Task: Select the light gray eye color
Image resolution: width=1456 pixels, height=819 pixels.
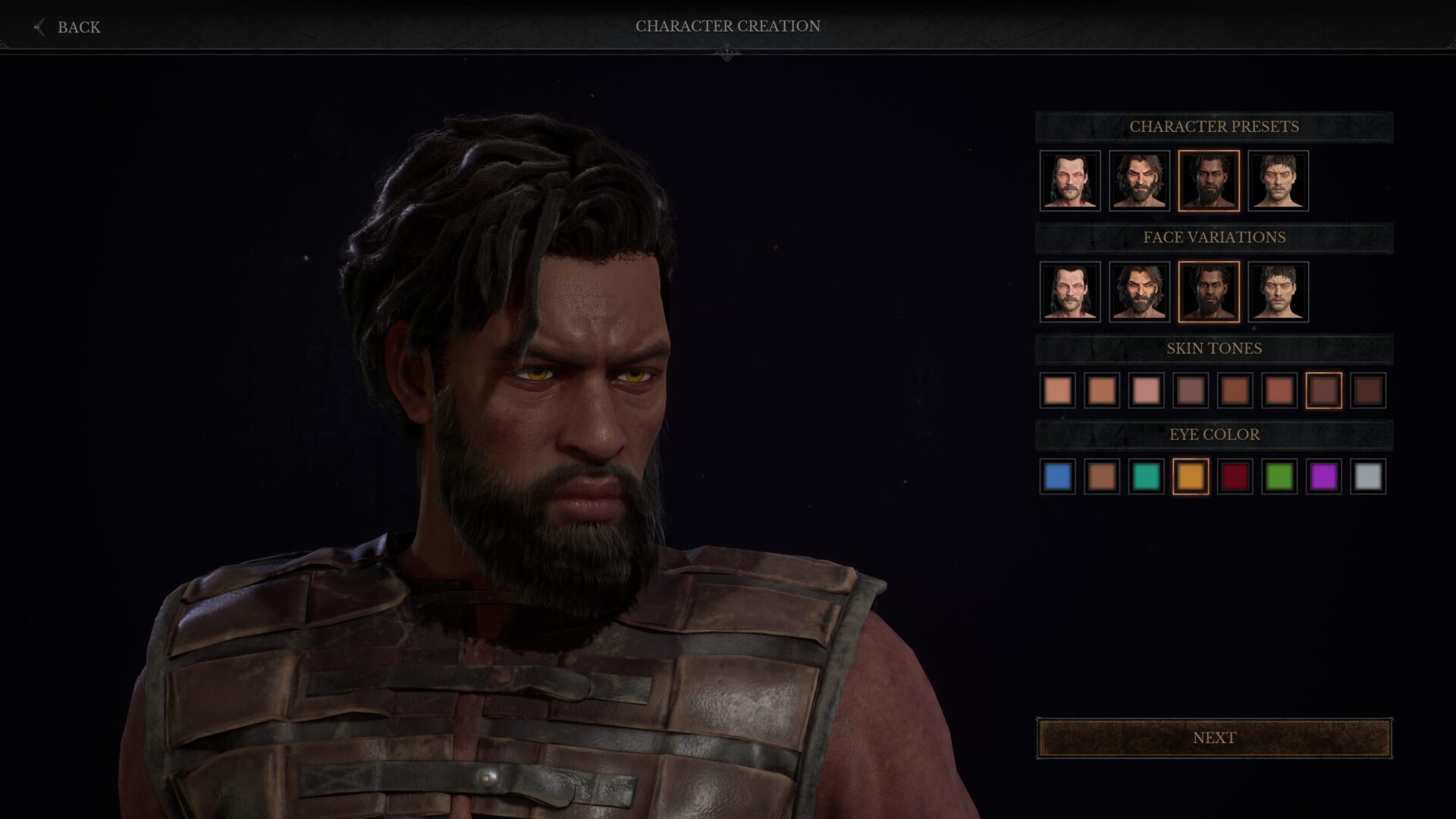Action: tap(1368, 477)
